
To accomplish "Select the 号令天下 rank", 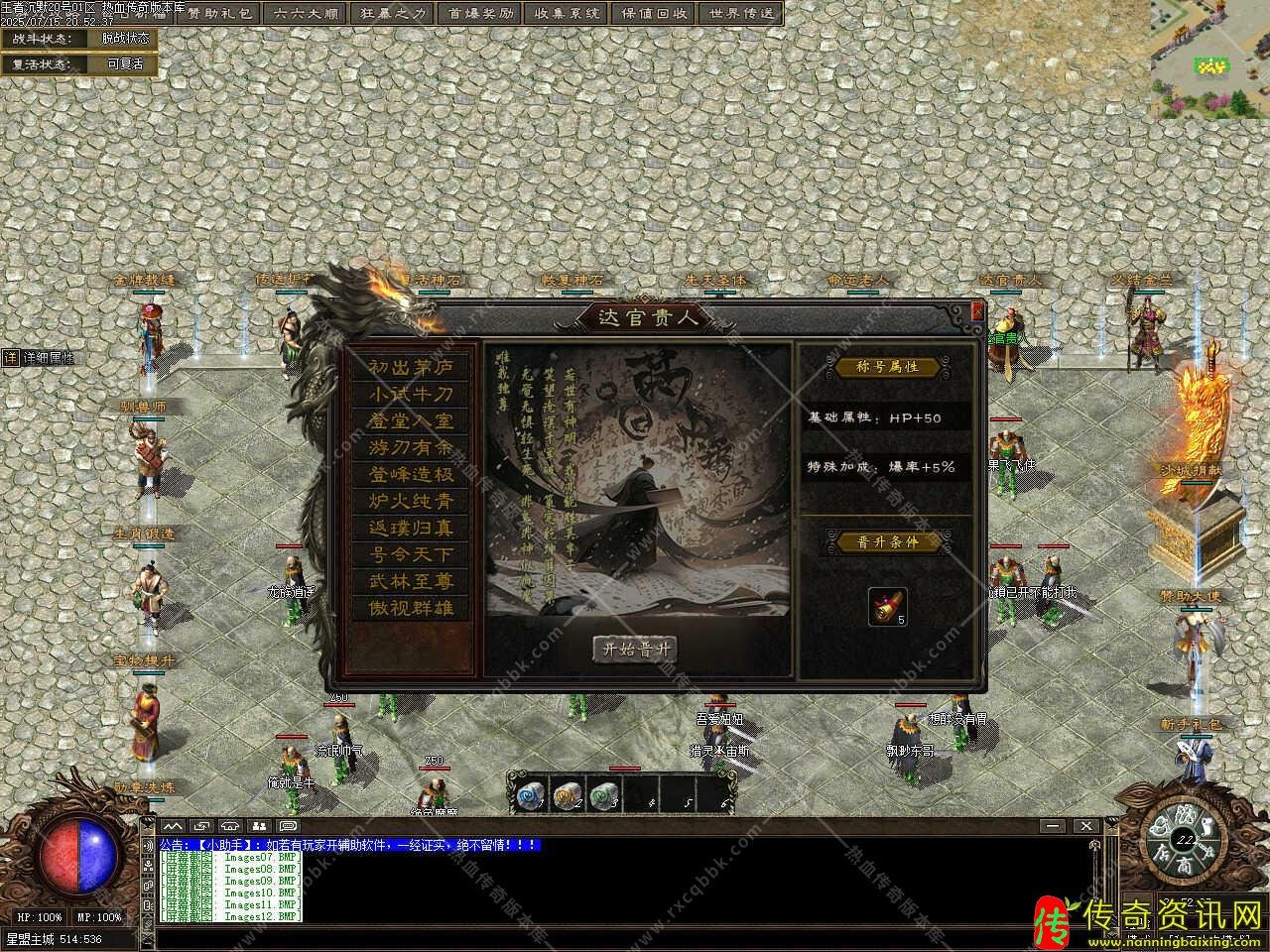I will pos(411,554).
